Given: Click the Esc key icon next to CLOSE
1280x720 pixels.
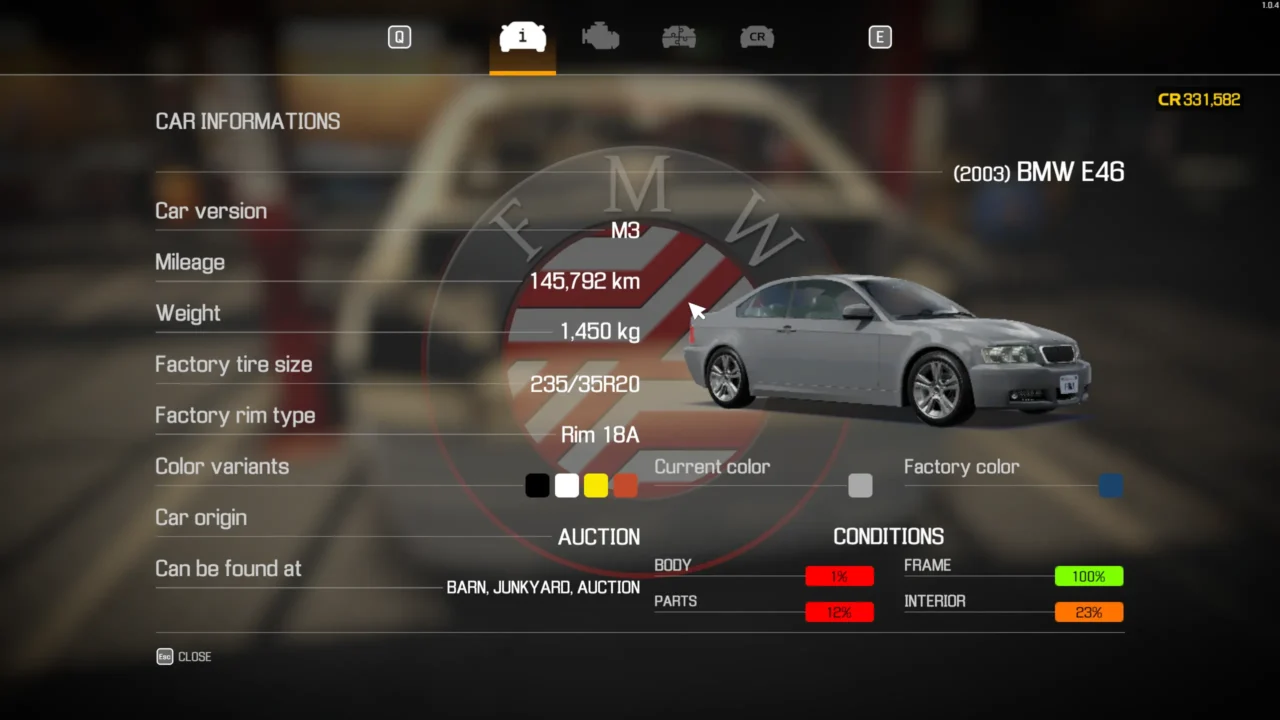Looking at the screenshot, I should [x=164, y=656].
